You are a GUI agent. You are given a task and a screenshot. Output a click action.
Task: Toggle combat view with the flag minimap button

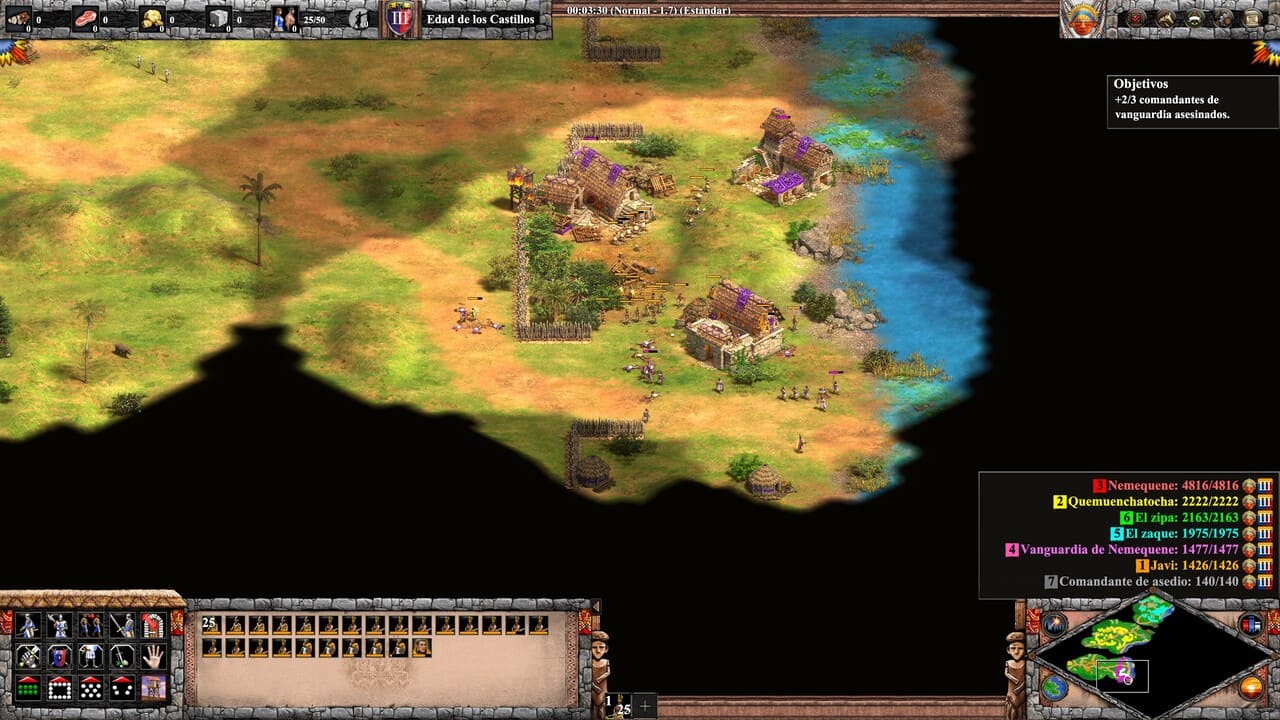tap(1251, 626)
